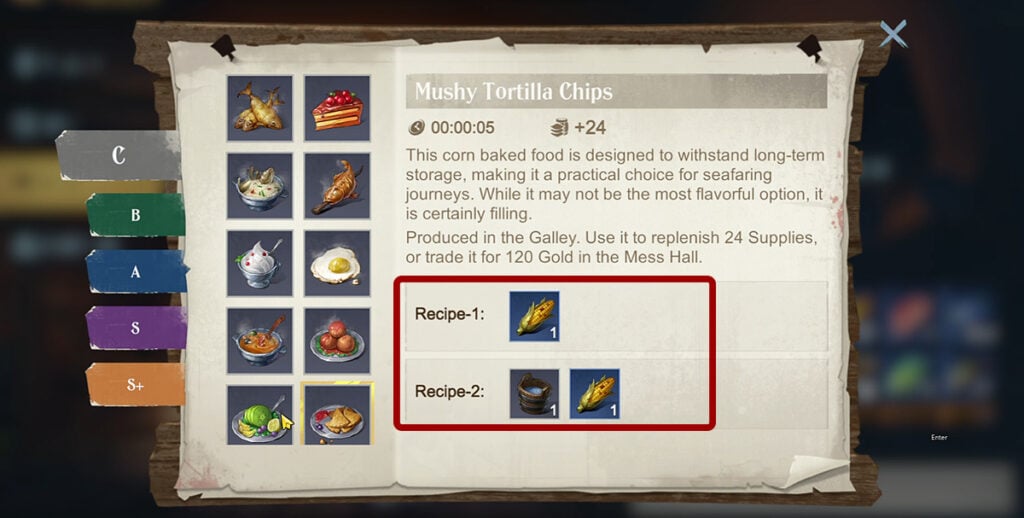Select the dried fish recipe

point(259,107)
